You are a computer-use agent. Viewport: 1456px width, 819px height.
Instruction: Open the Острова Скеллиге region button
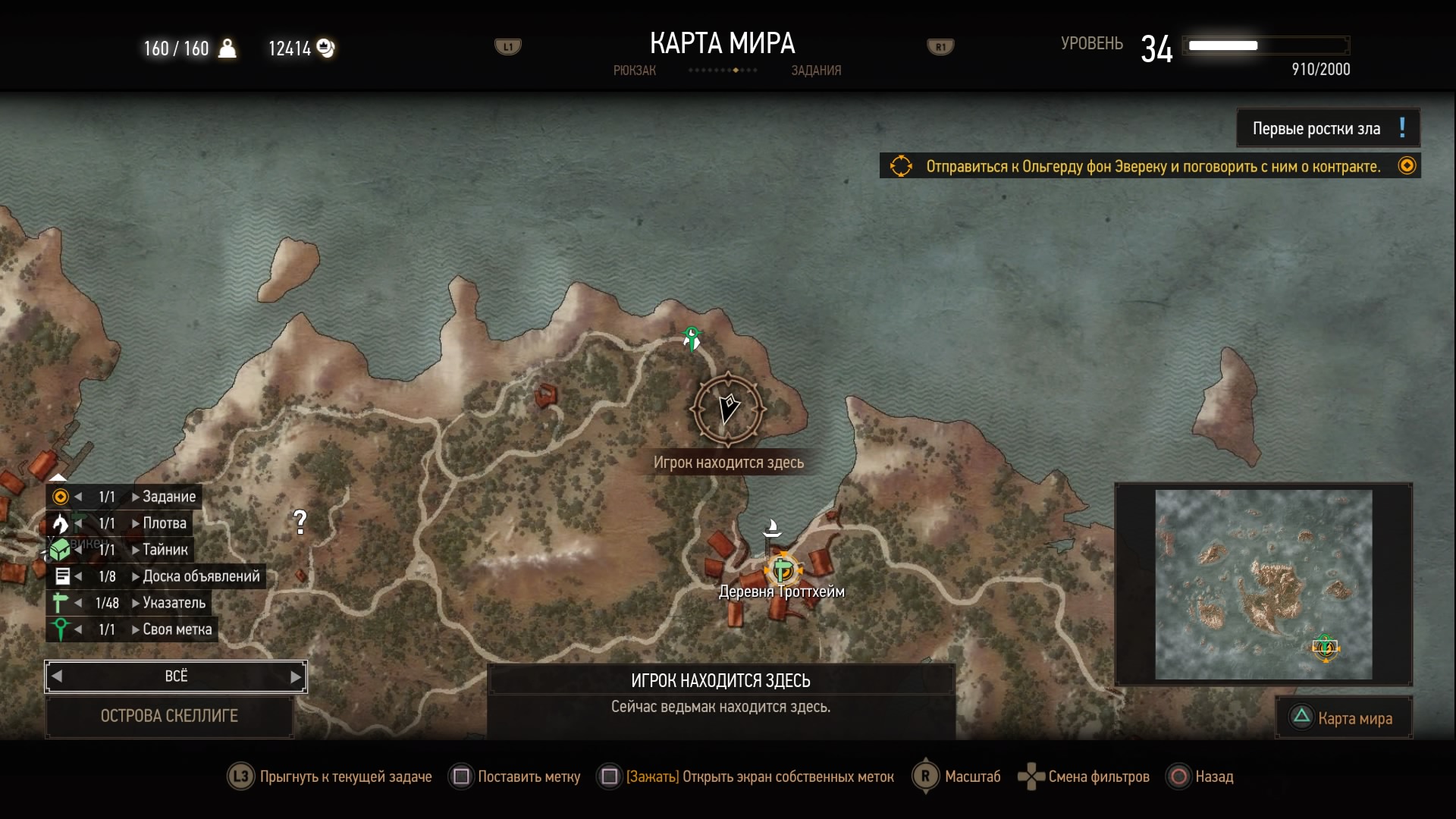(169, 716)
